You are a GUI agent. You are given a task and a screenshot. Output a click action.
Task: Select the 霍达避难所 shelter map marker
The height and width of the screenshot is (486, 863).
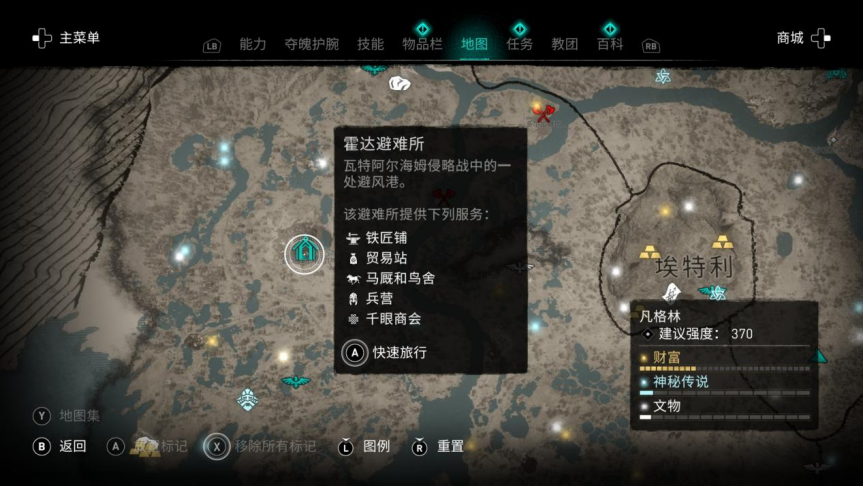(x=304, y=254)
